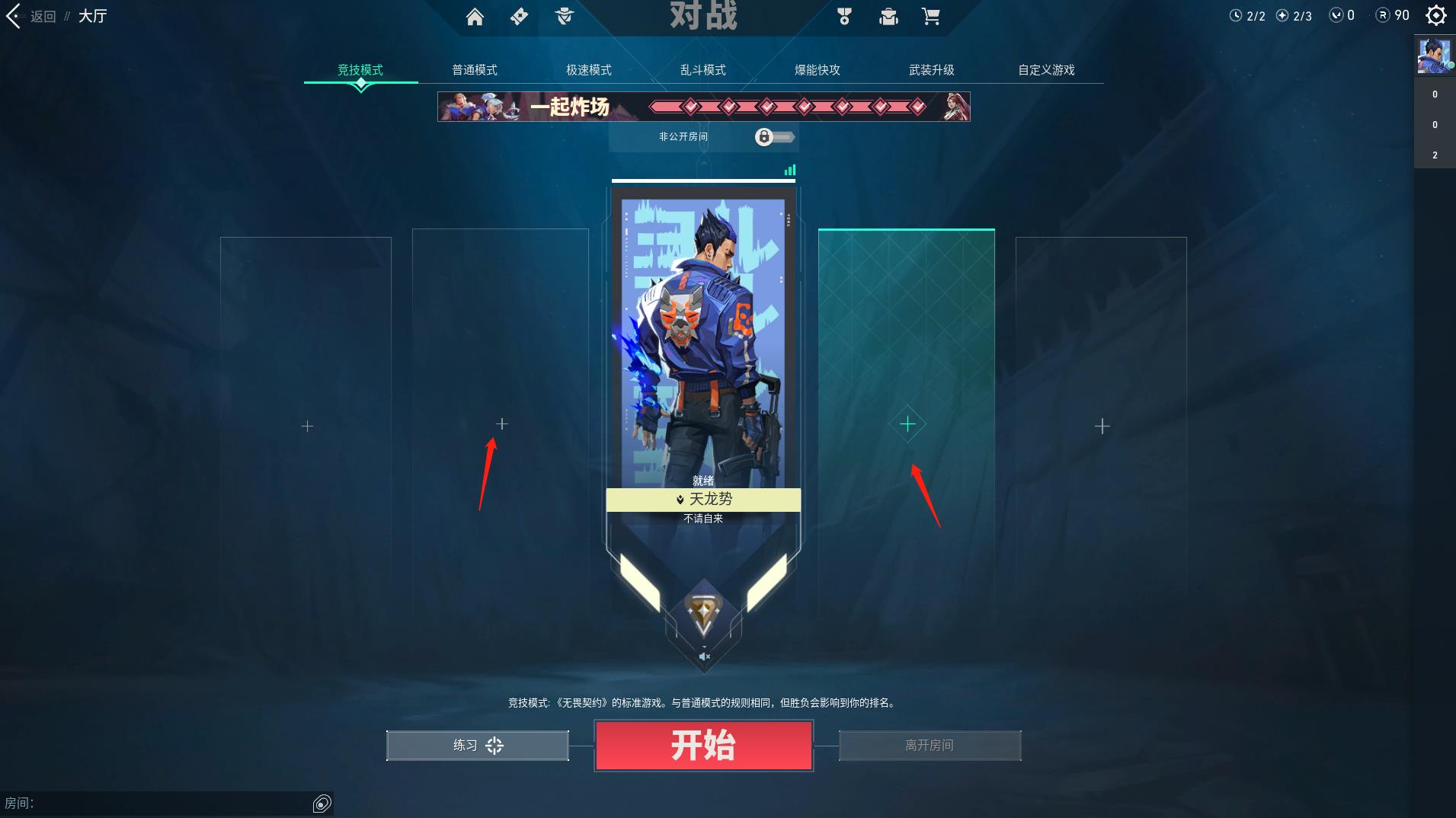The height and width of the screenshot is (818, 1456).
Task: Open the home screen icon
Action: click(476, 16)
